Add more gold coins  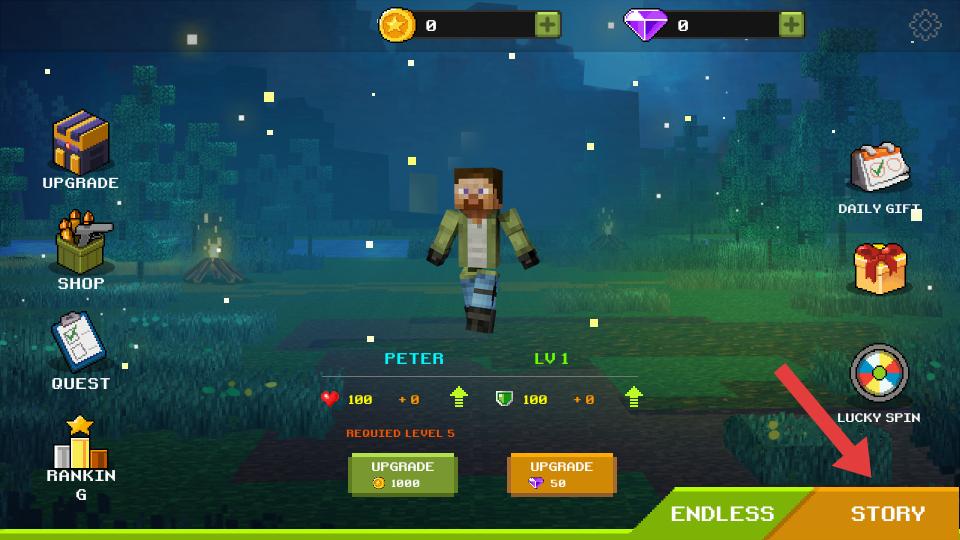coord(547,25)
